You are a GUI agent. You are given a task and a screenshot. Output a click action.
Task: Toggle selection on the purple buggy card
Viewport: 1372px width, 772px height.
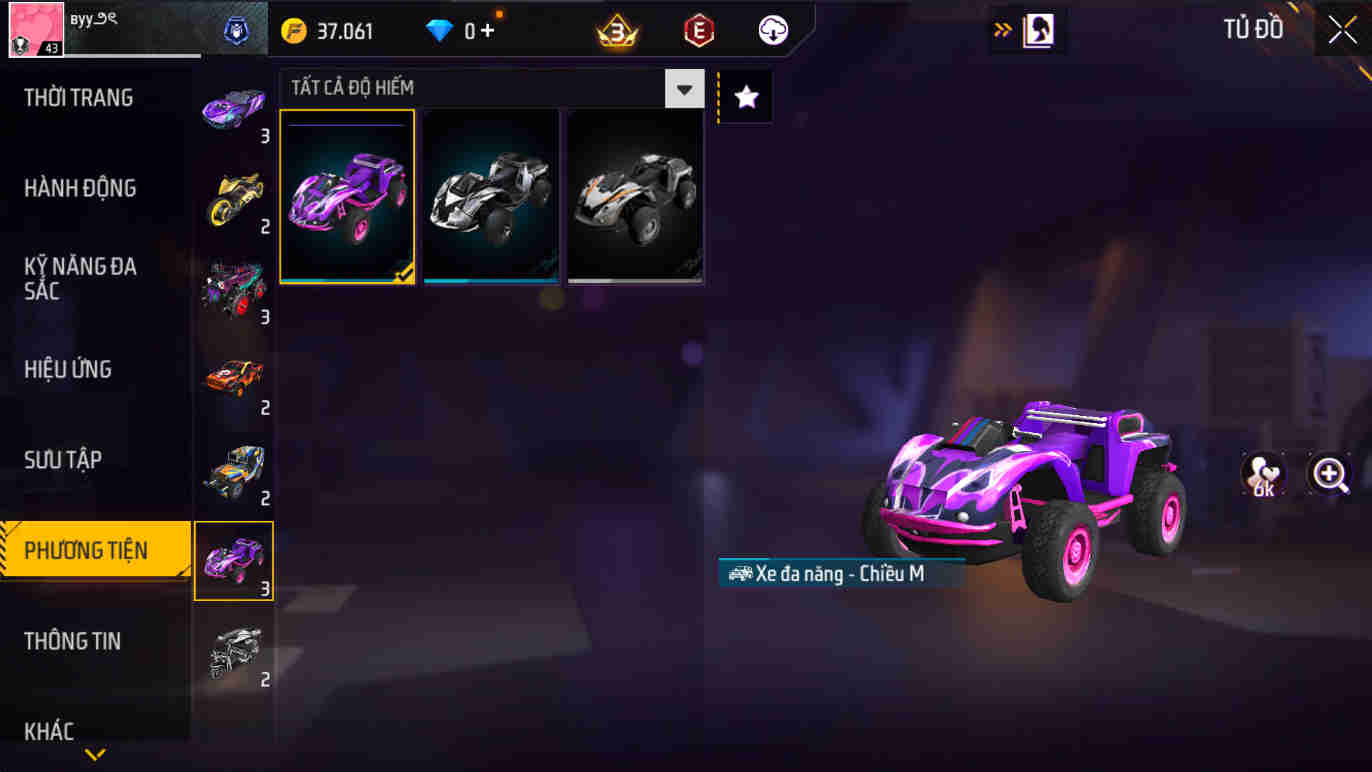pos(347,196)
